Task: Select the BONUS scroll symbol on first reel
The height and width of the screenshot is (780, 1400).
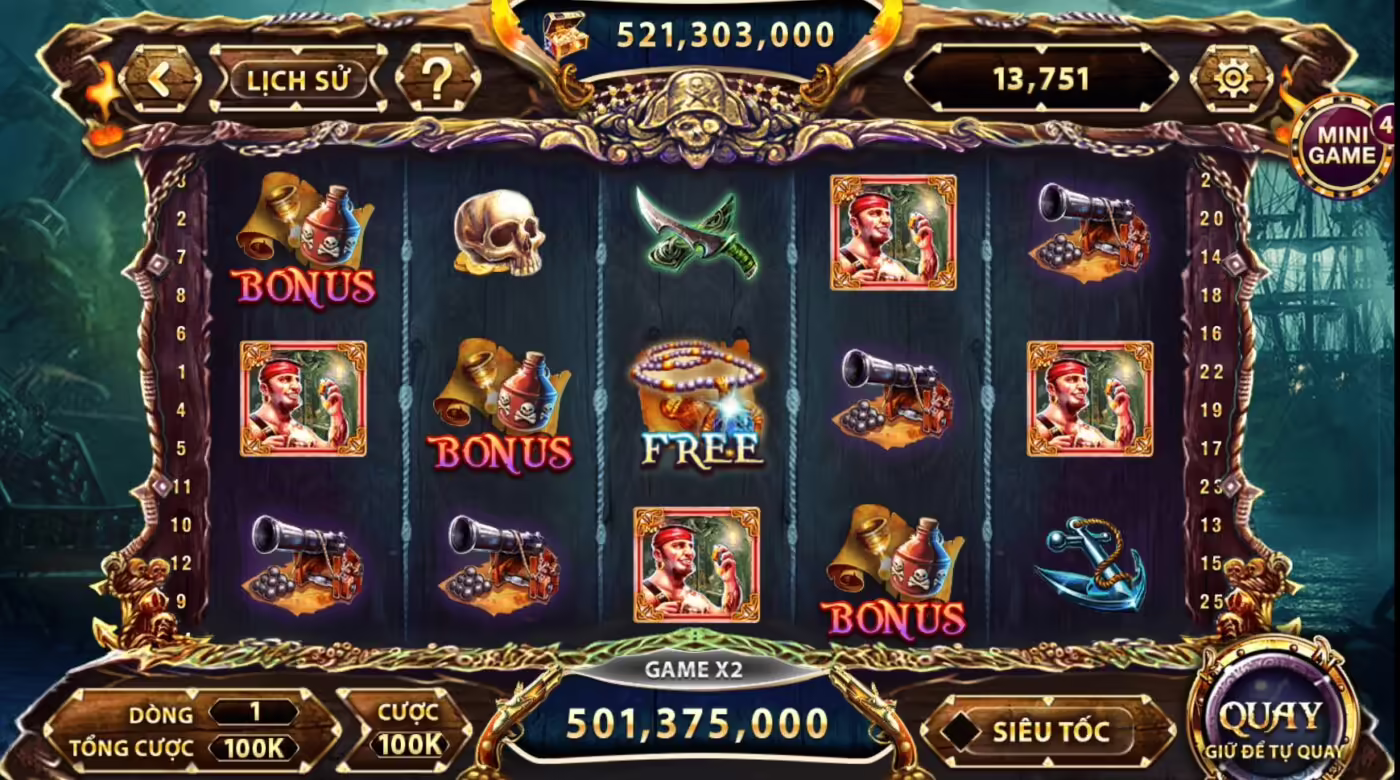Action: [x=305, y=245]
